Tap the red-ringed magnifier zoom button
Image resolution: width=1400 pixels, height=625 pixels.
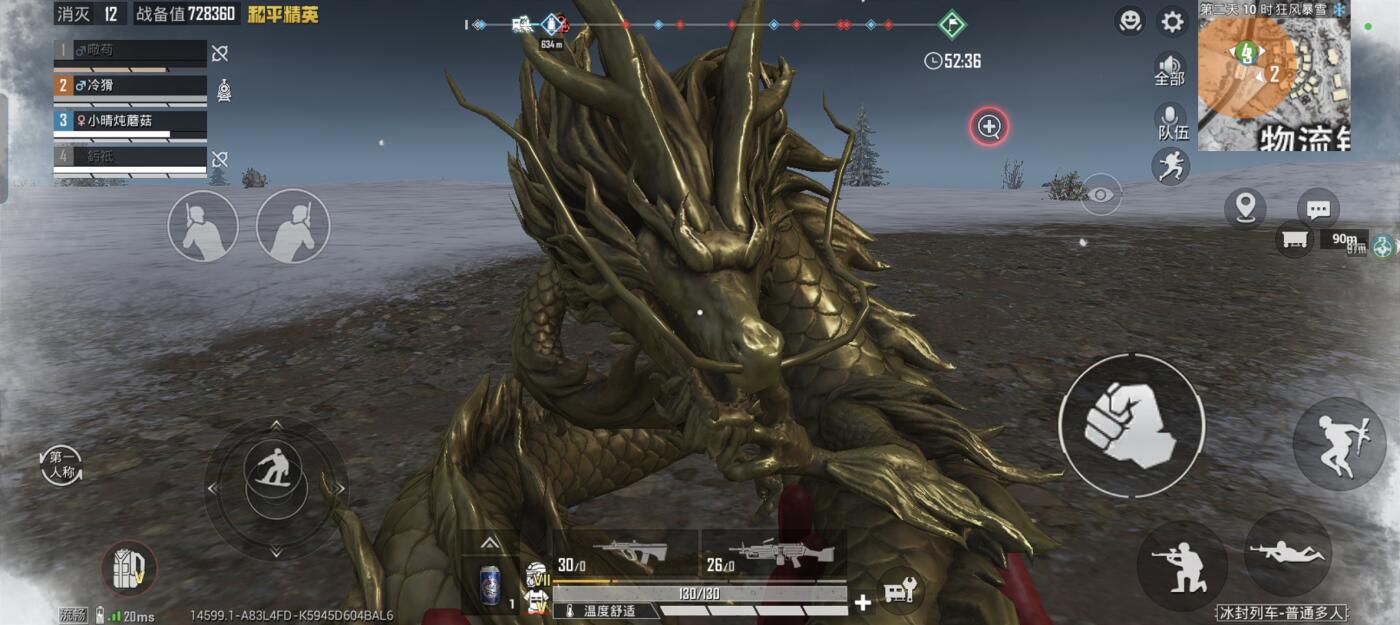(x=989, y=127)
